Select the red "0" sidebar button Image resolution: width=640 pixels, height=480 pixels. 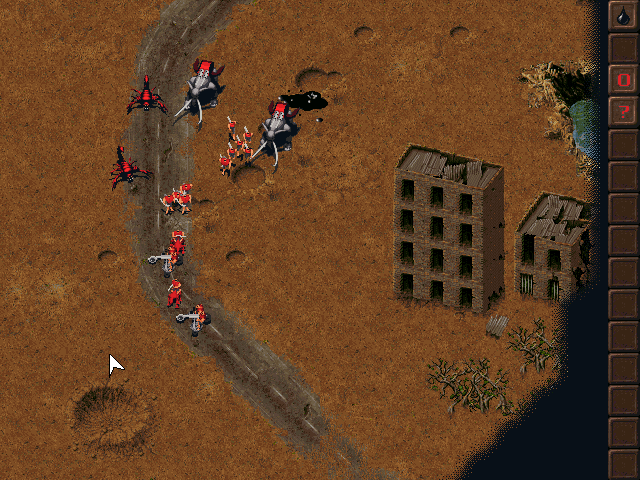623,79
